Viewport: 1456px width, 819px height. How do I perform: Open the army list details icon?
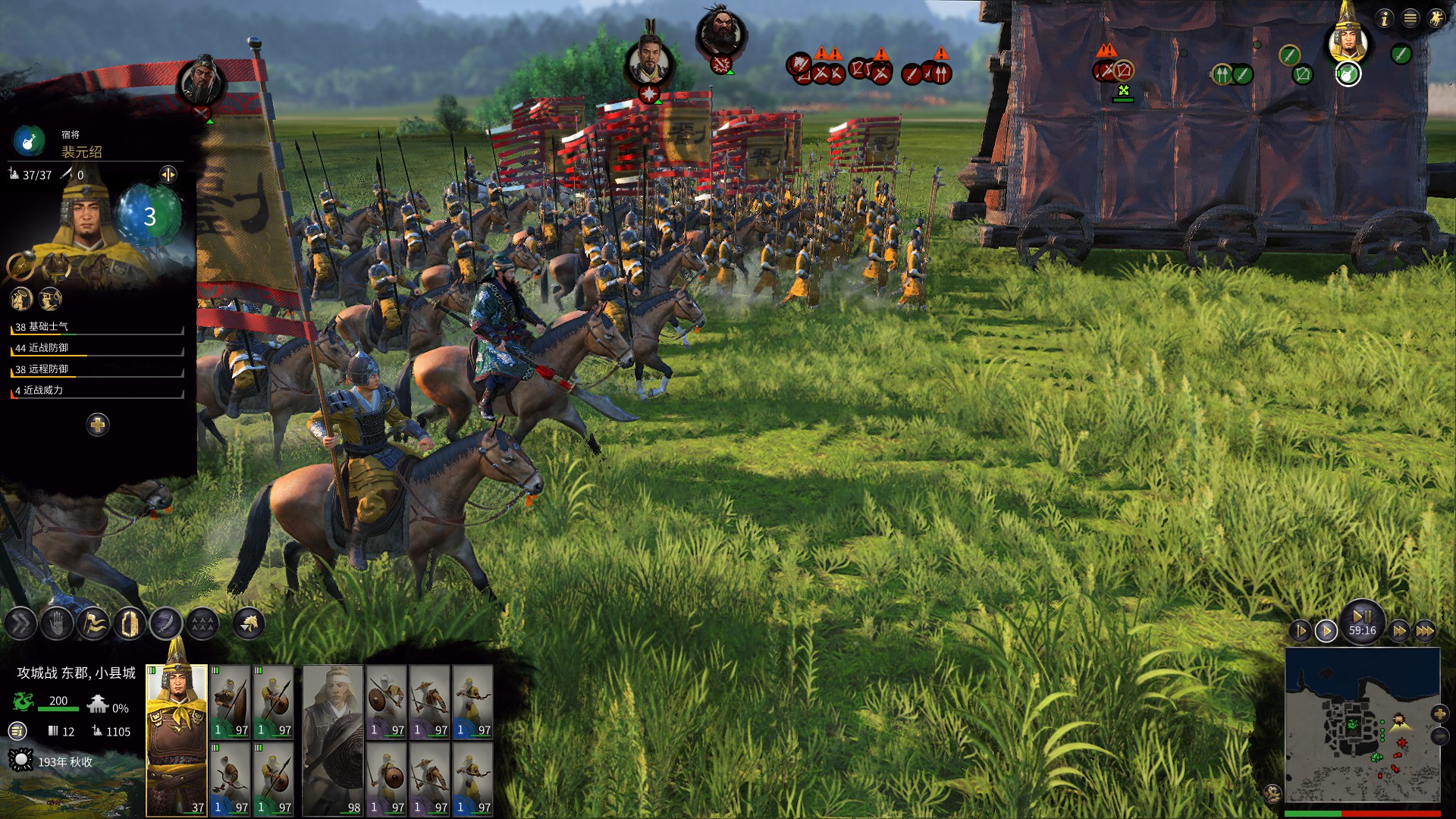(x=17, y=731)
